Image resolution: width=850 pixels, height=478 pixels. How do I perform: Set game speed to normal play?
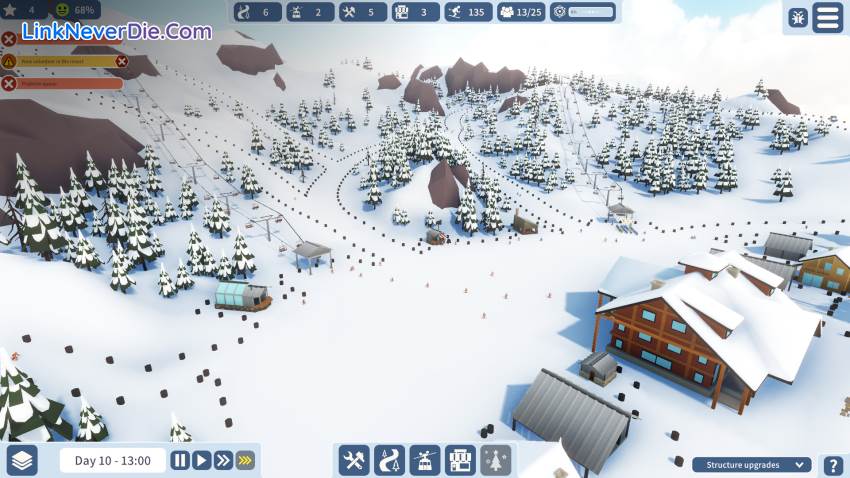(x=202, y=460)
